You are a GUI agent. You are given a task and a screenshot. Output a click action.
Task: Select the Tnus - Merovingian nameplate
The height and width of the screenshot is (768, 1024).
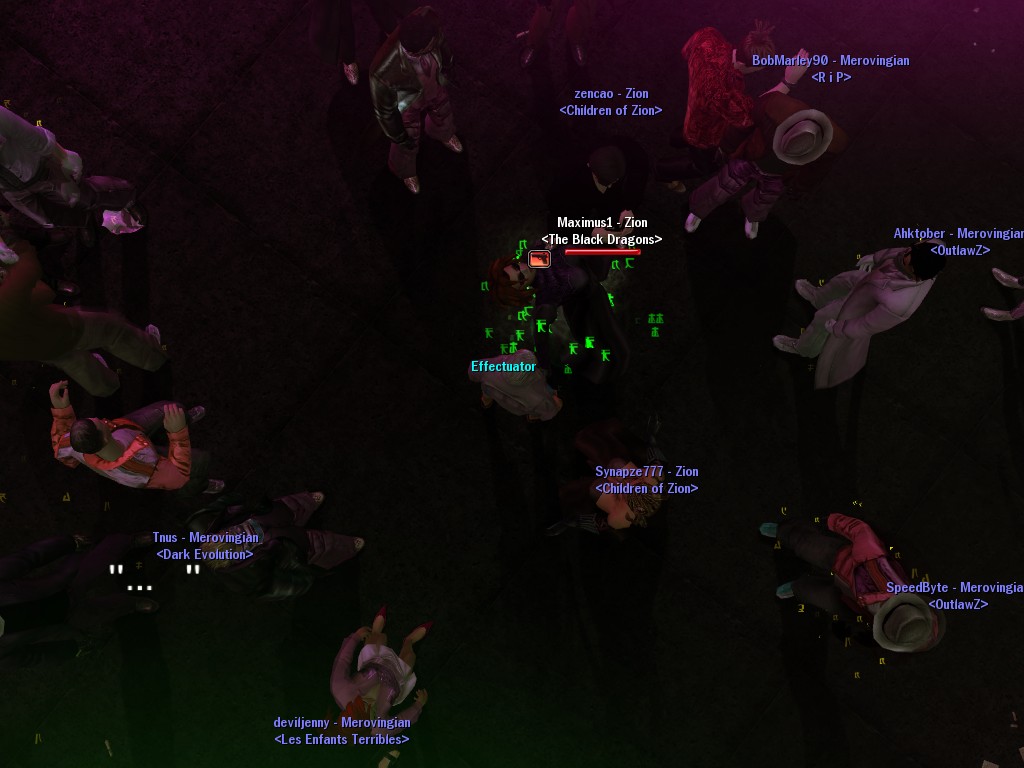click(x=205, y=538)
